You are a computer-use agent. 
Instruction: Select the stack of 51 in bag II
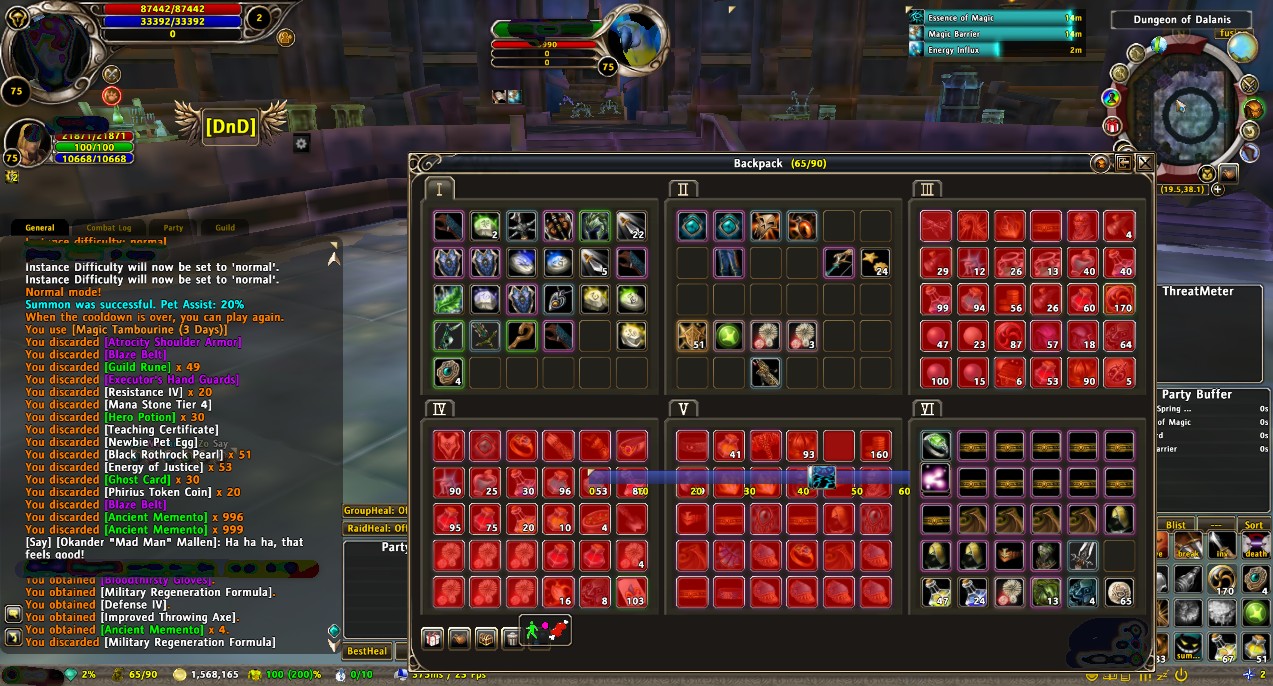point(692,335)
